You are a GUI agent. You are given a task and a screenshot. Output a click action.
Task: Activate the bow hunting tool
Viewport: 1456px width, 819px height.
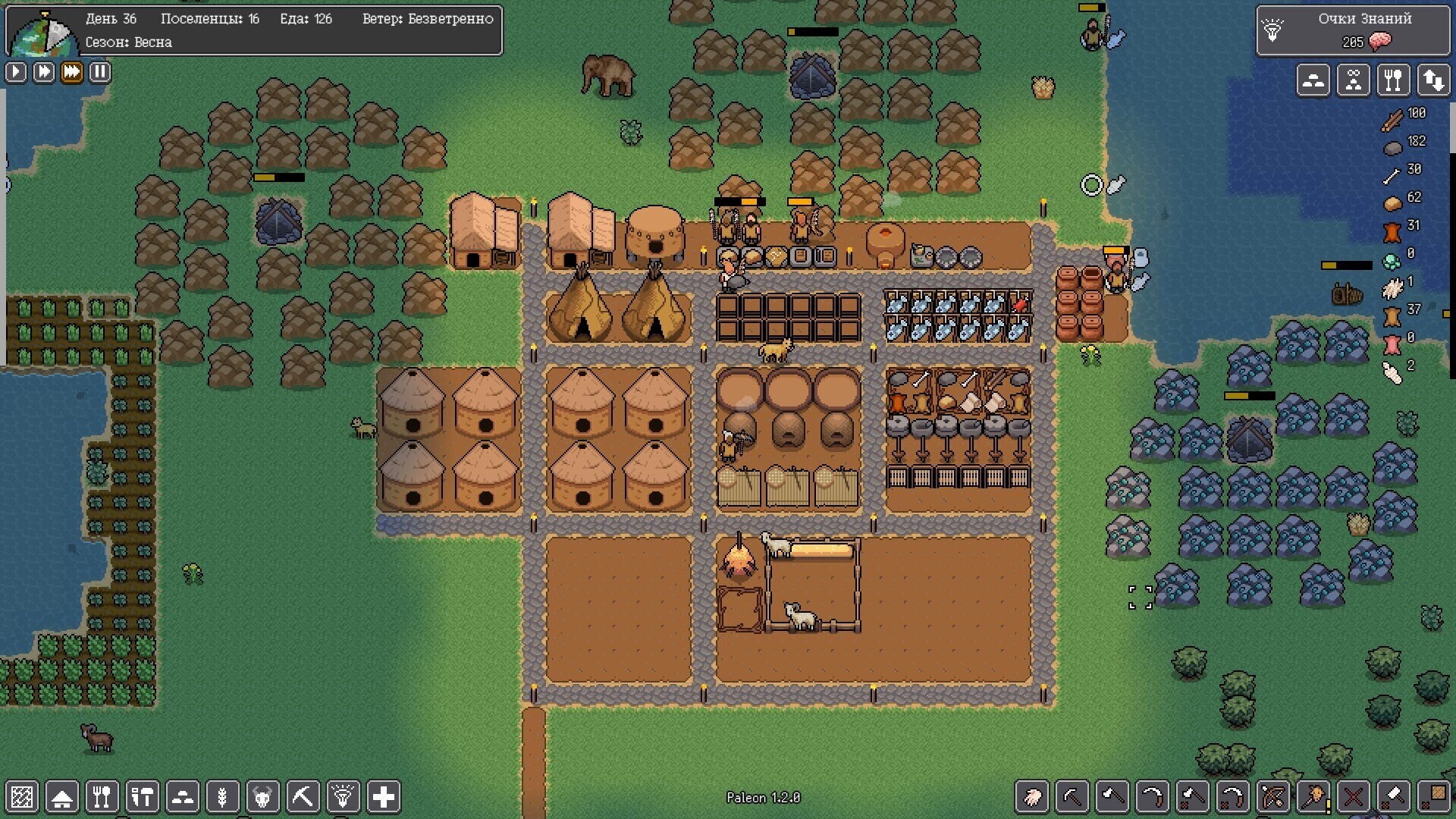[1273, 797]
